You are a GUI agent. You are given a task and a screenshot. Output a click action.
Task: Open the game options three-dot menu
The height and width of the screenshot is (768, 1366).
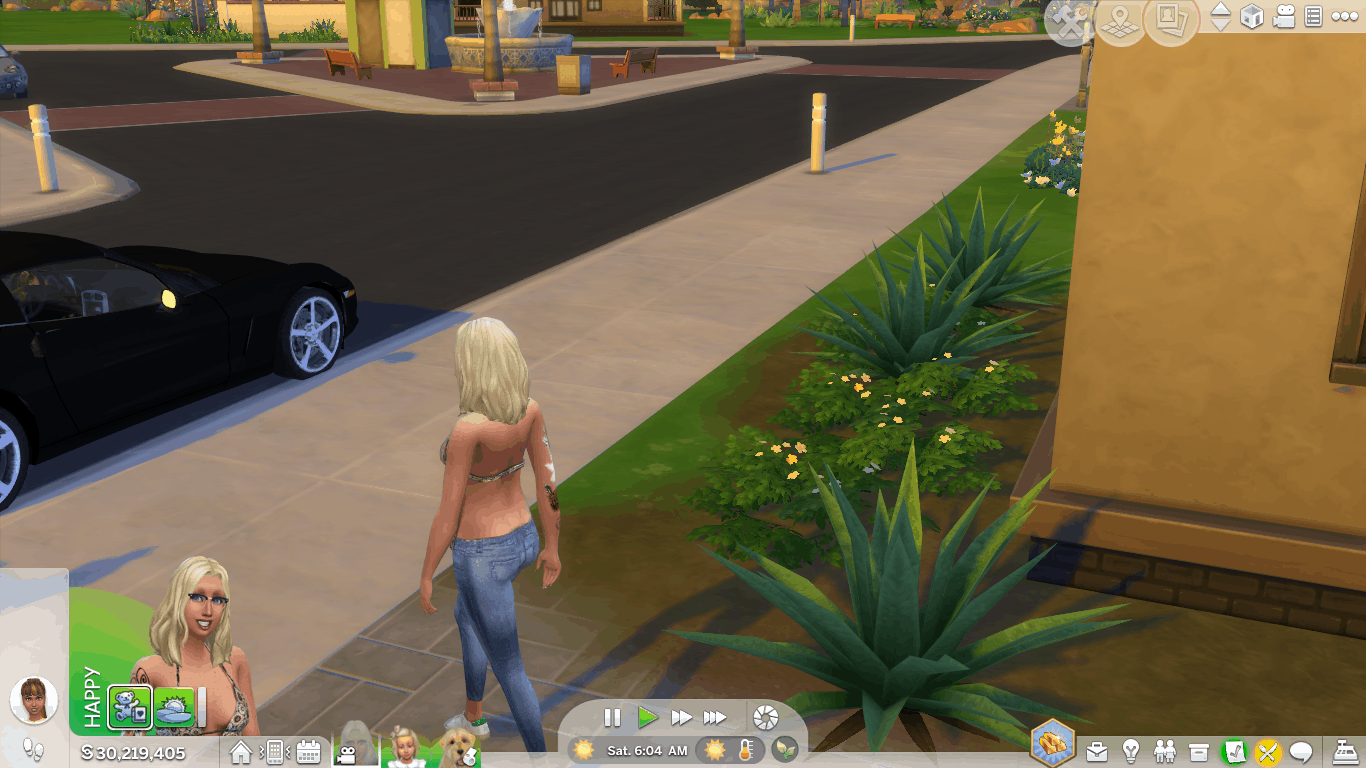point(1343,17)
